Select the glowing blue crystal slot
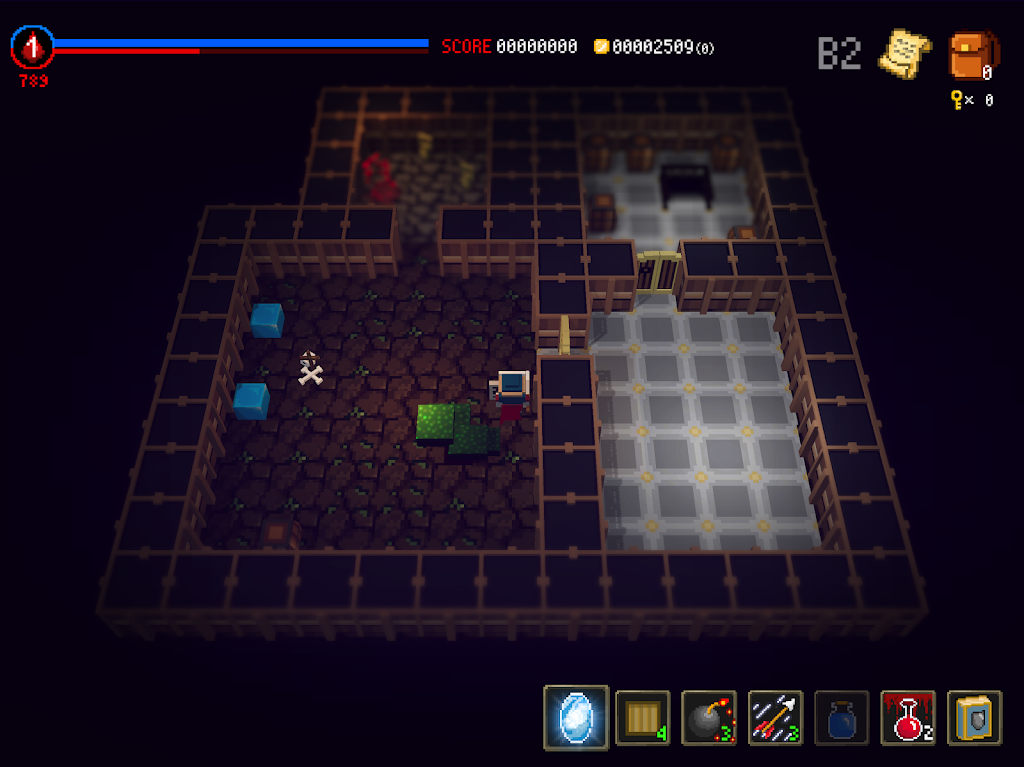This screenshot has height=767, width=1024. pyautogui.click(x=576, y=717)
